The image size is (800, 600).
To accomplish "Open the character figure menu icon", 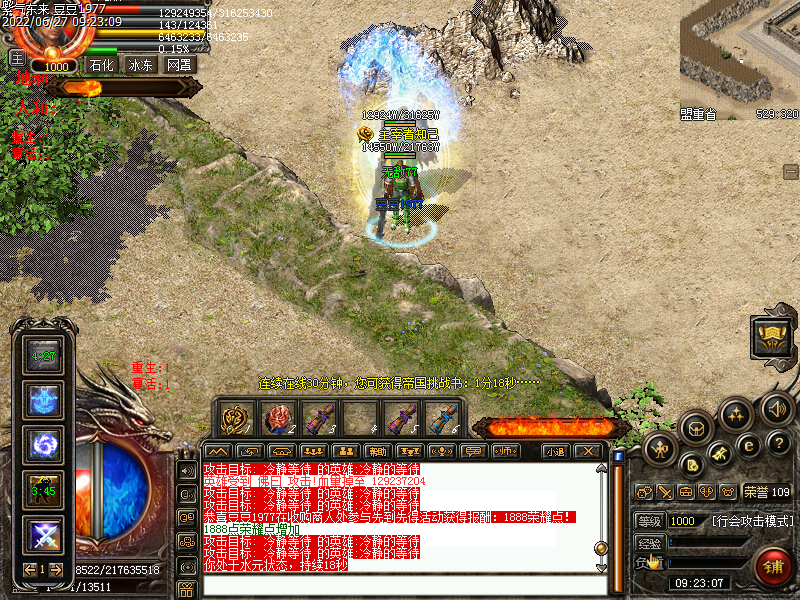I will pos(661,449).
